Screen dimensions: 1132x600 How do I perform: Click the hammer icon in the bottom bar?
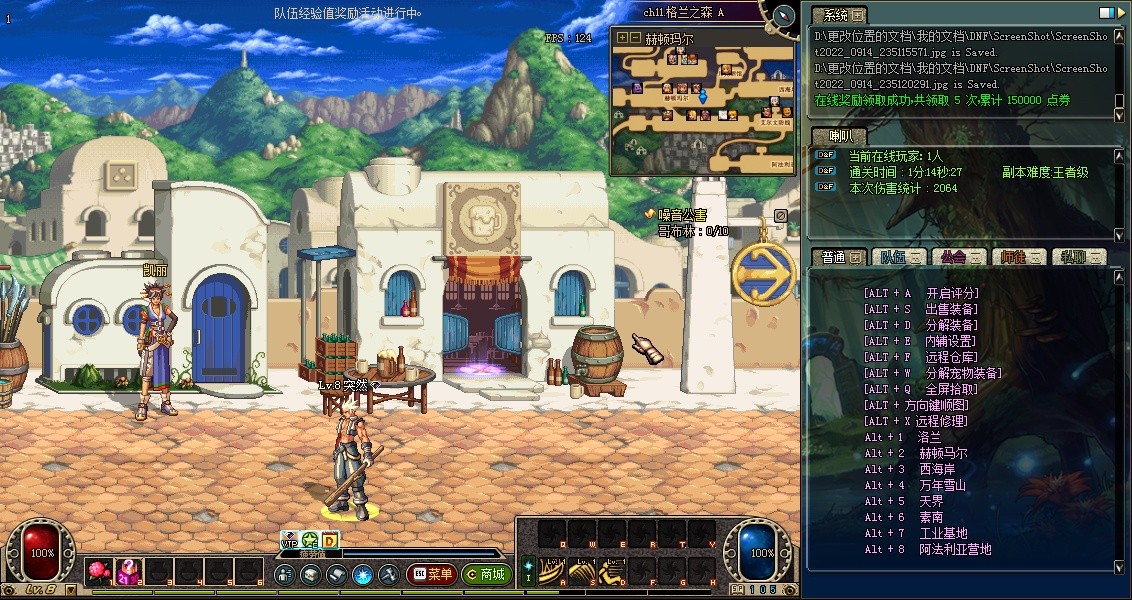coord(388,575)
